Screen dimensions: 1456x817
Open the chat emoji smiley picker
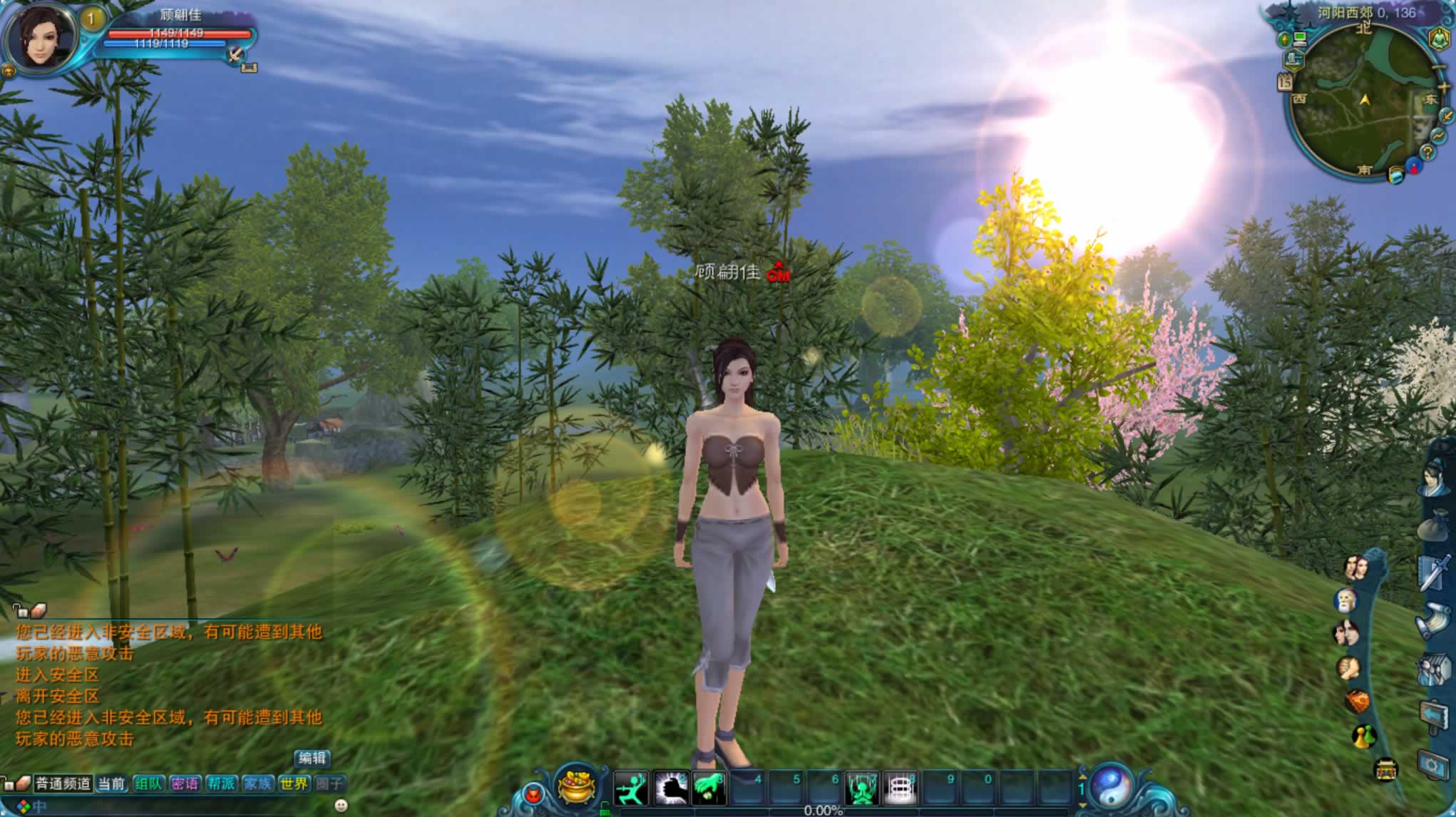point(341,806)
